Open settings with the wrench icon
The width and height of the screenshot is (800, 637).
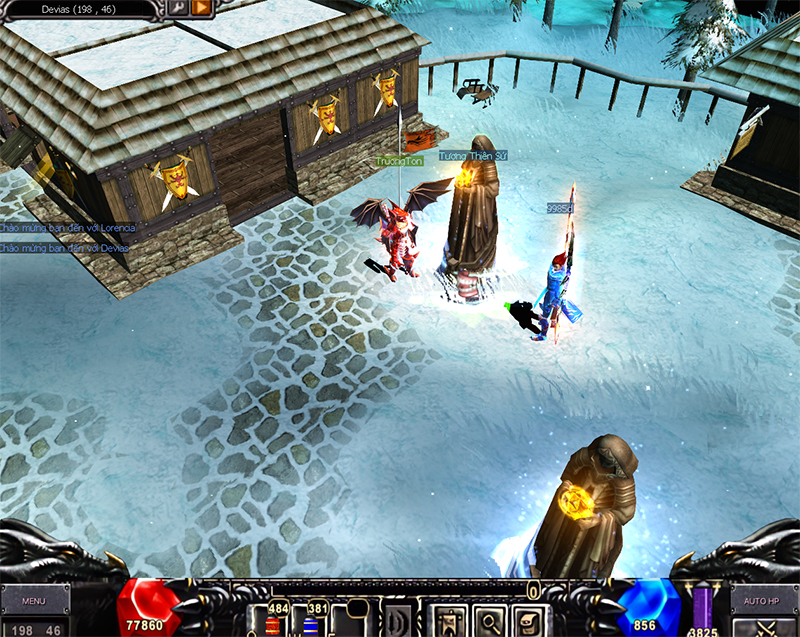coord(178,9)
